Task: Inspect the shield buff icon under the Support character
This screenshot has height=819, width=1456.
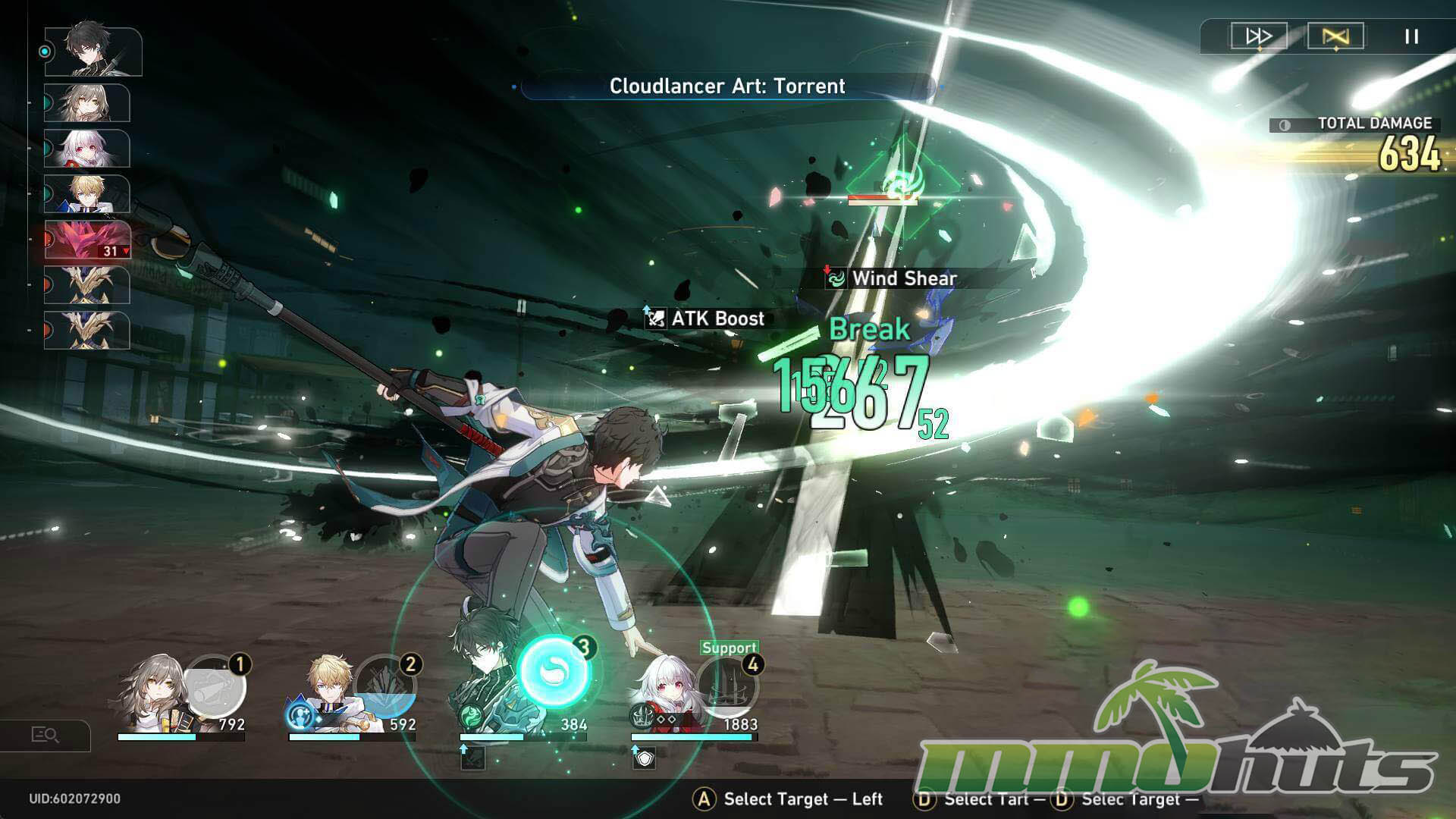Action: pyautogui.click(x=644, y=757)
